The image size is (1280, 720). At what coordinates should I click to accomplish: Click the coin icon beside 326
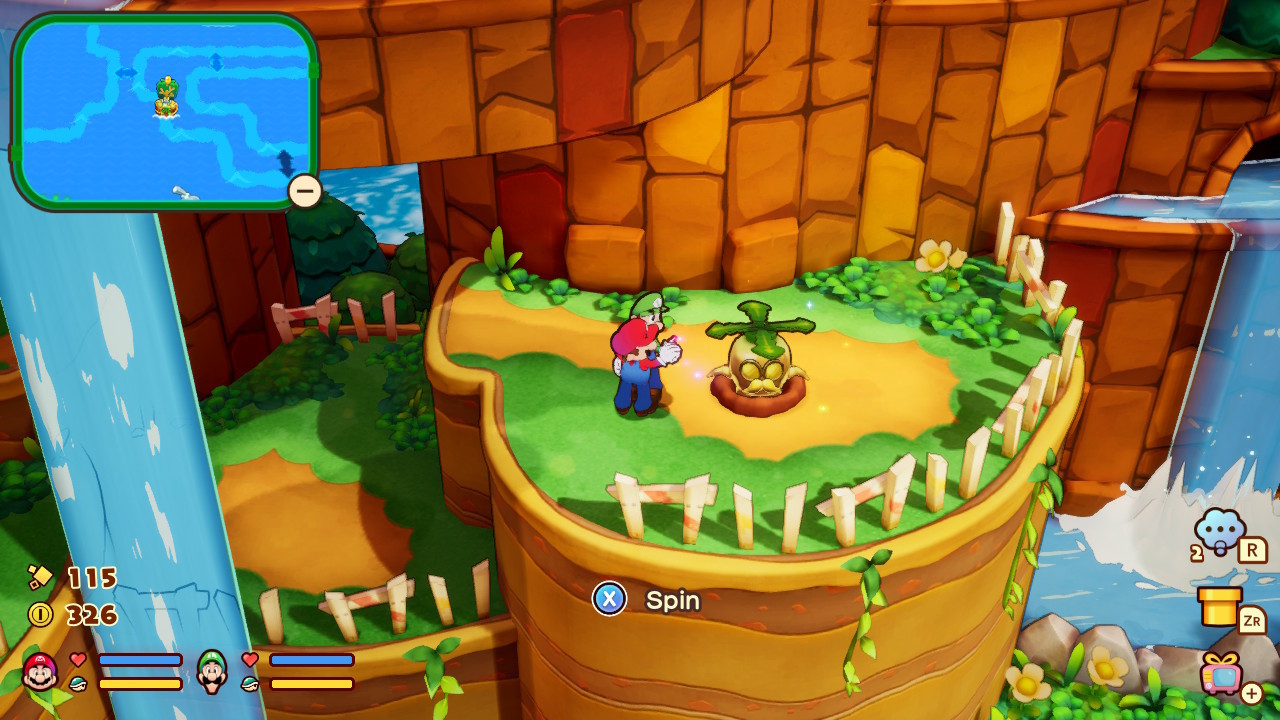click(39, 613)
